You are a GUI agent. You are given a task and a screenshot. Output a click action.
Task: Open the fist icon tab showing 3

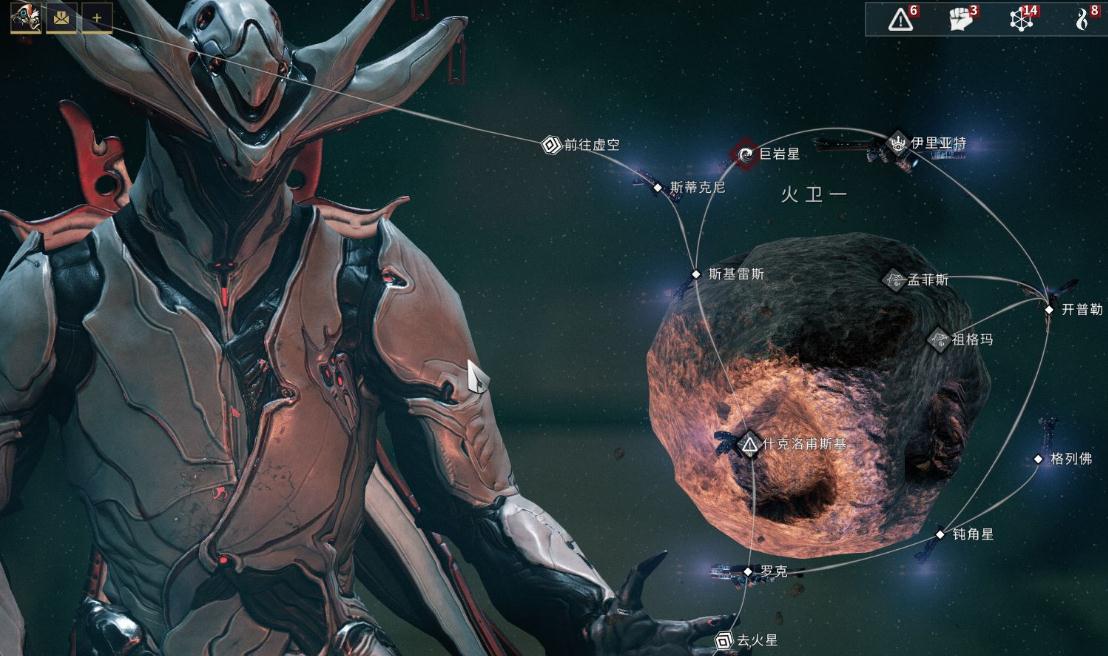[961, 19]
